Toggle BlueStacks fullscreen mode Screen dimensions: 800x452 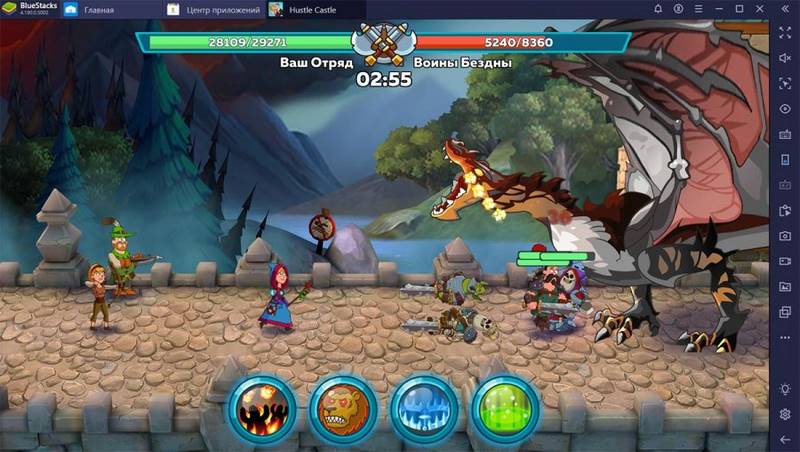coord(786,33)
